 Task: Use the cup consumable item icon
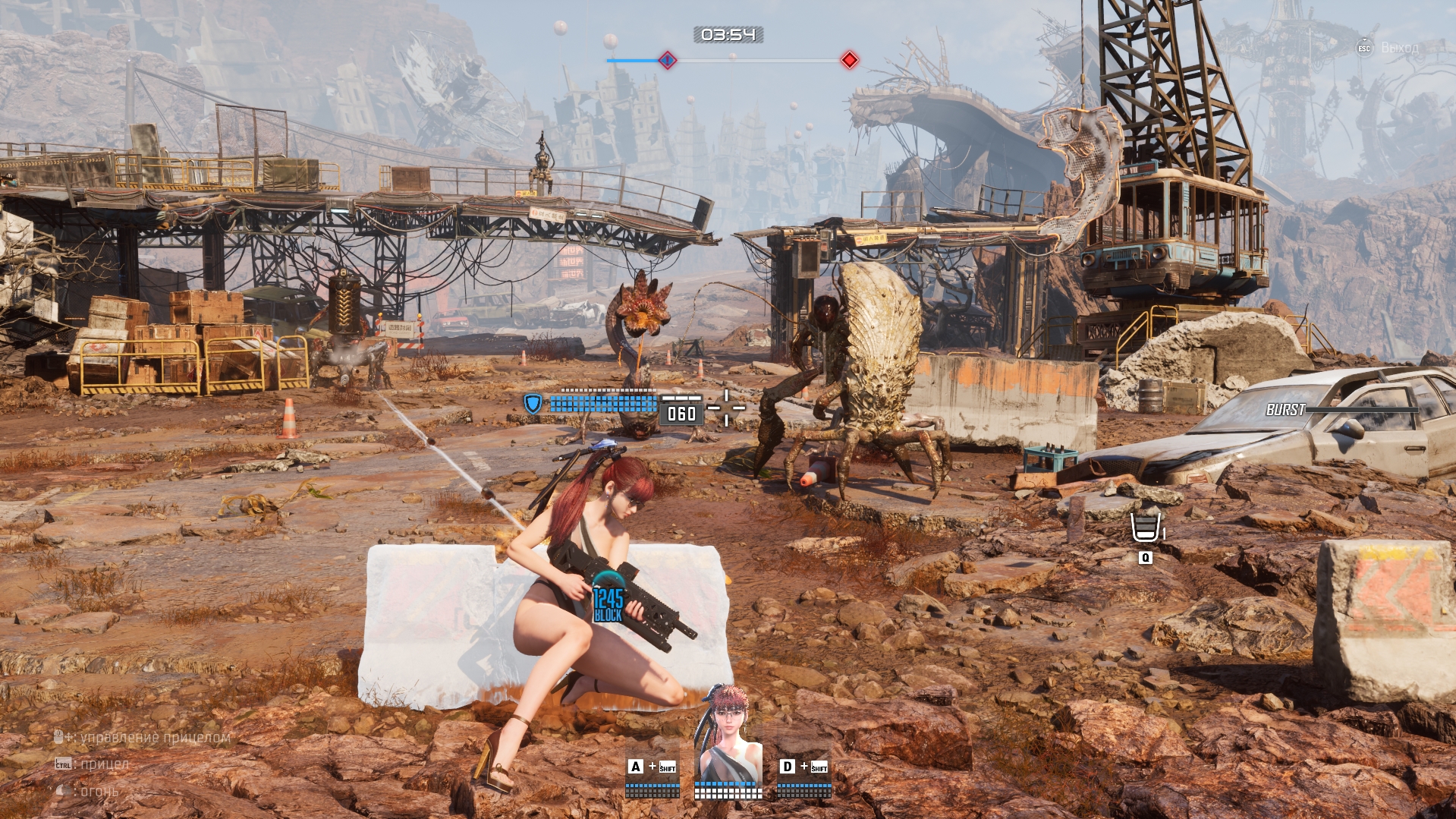point(1145,527)
